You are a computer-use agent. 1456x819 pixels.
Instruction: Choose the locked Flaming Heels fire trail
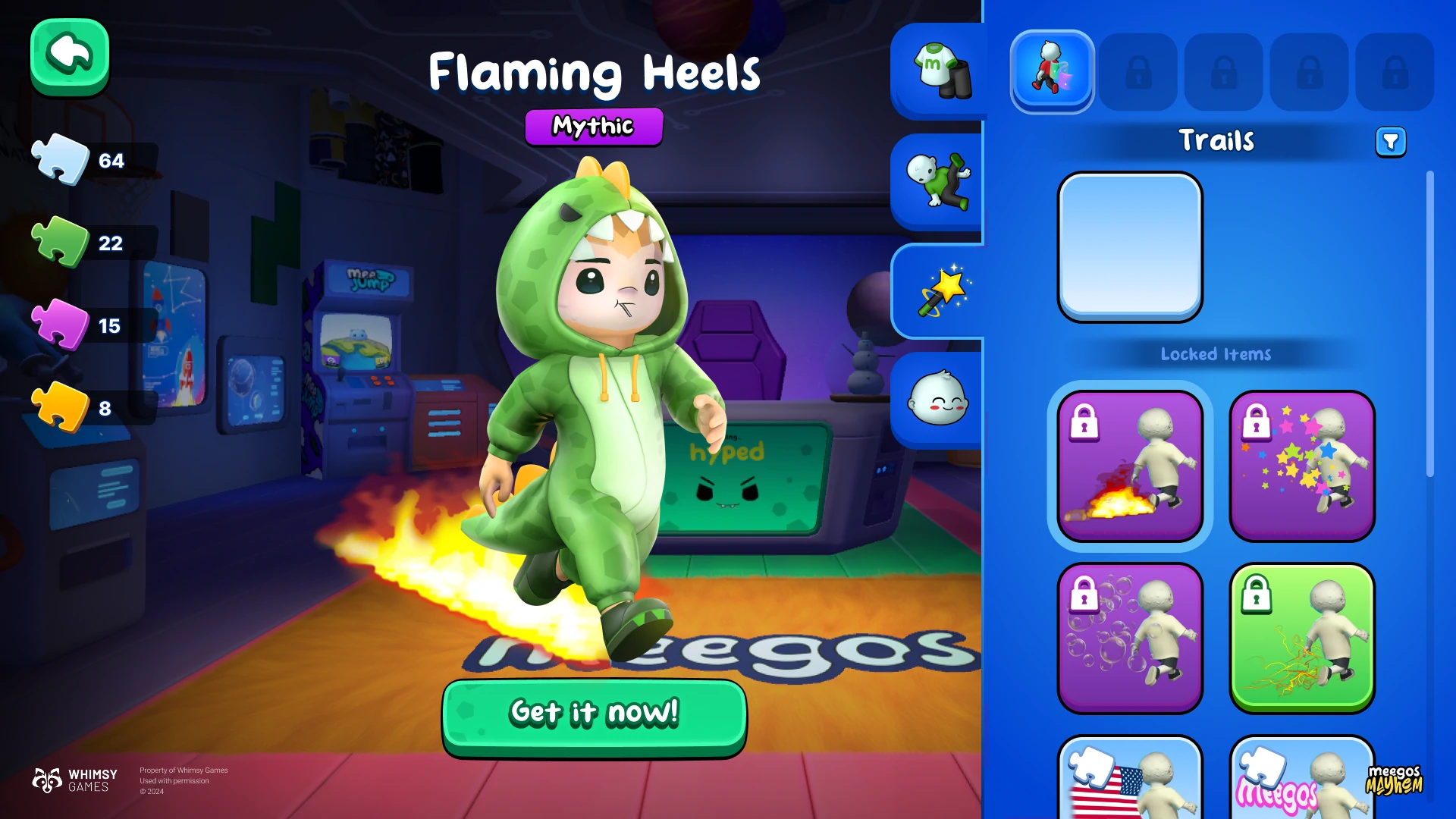[1130, 466]
